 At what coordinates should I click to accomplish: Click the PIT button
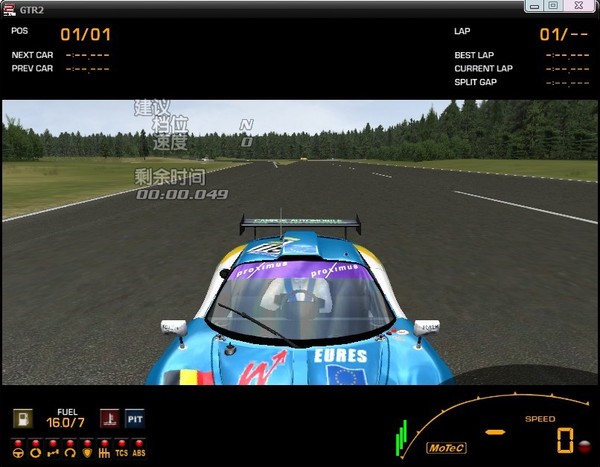coord(135,418)
